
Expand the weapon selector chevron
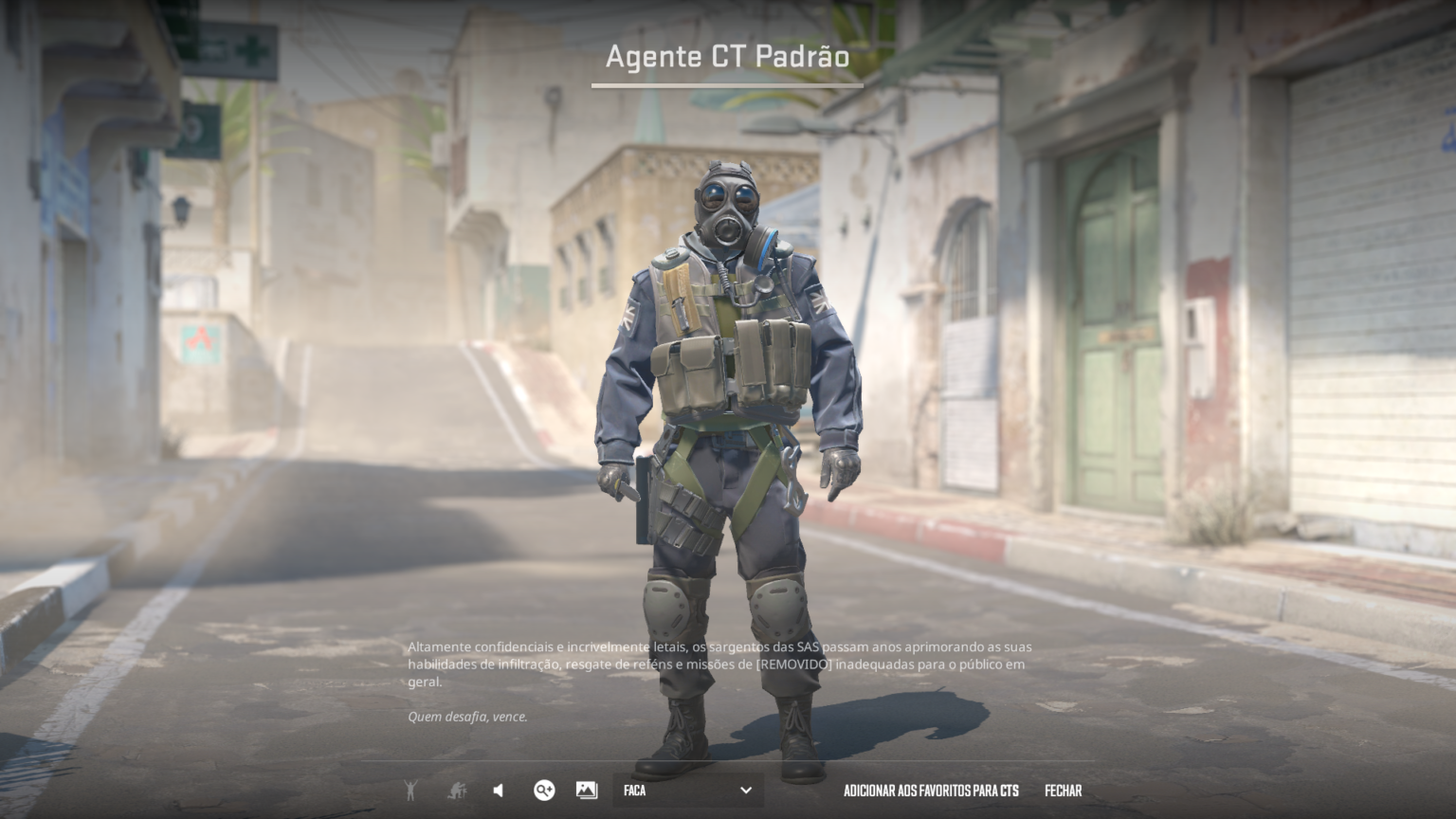(x=747, y=790)
